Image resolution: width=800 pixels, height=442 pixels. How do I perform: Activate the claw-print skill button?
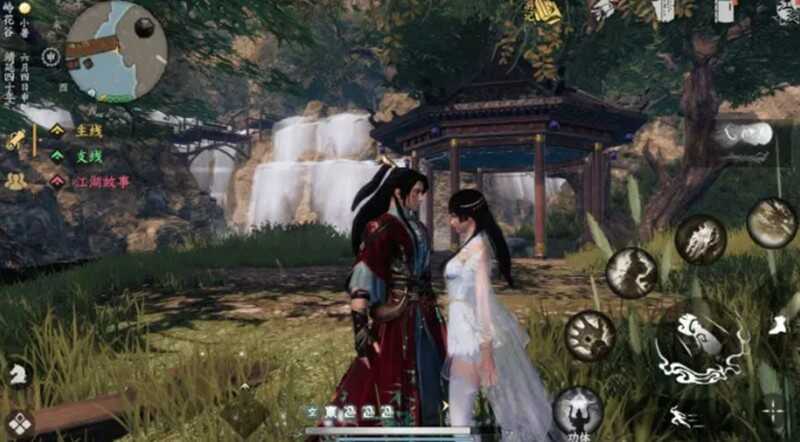point(590,335)
